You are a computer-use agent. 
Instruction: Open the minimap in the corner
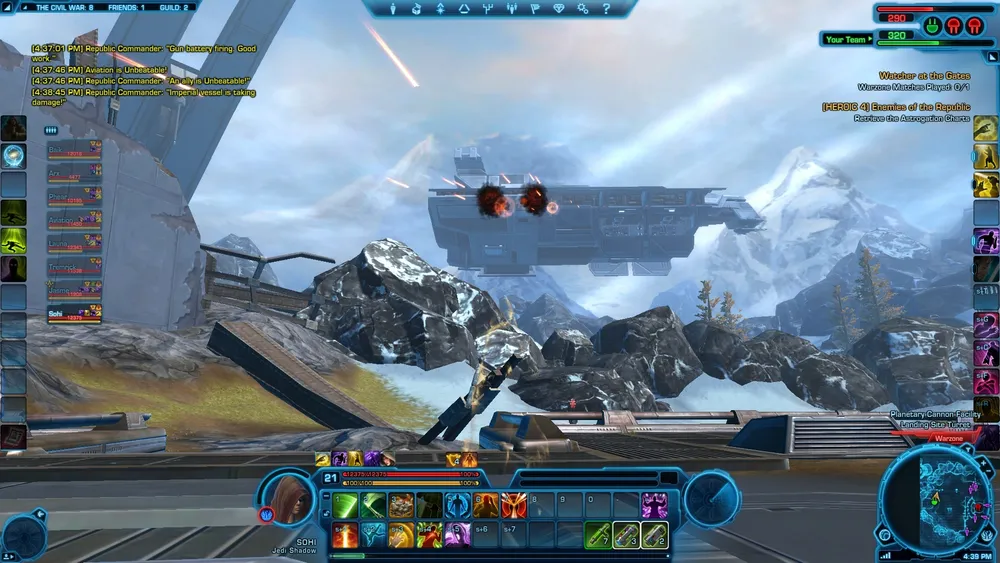click(x=933, y=499)
